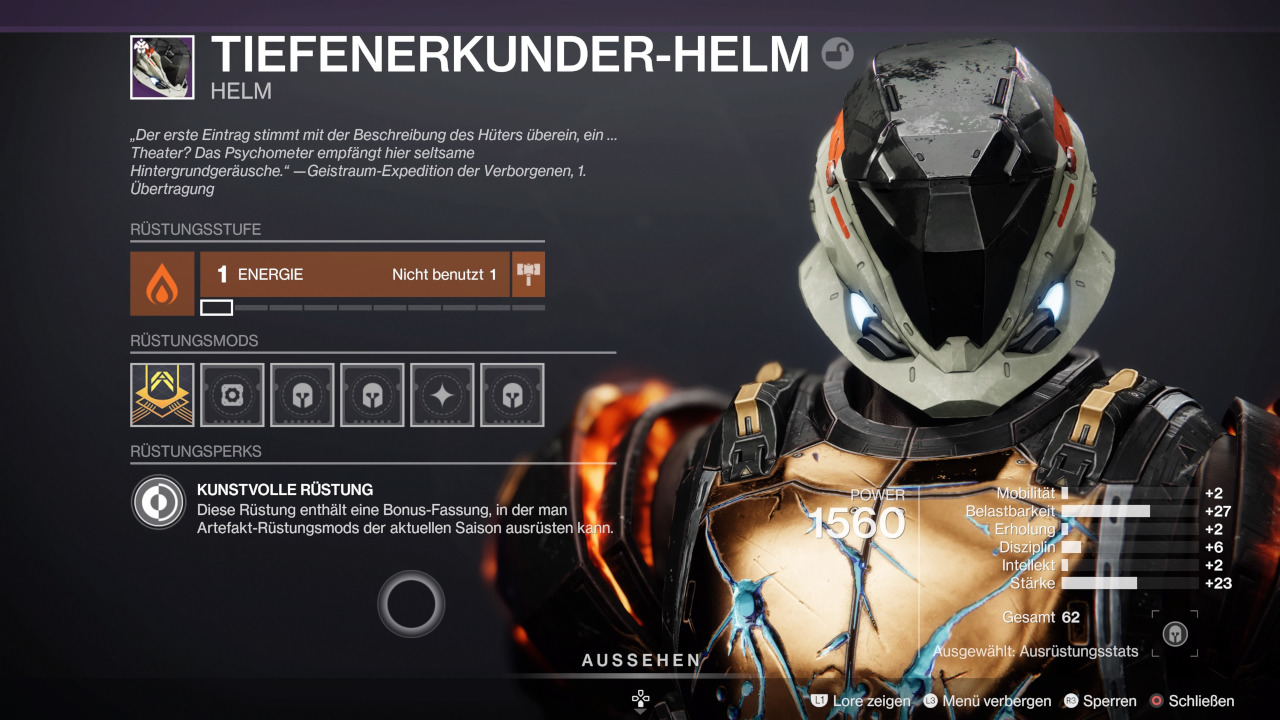The height and width of the screenshot is (720, 1280).
Task: Select the Kunstvolle Rüstung perk icon
Action: (160, 502)
